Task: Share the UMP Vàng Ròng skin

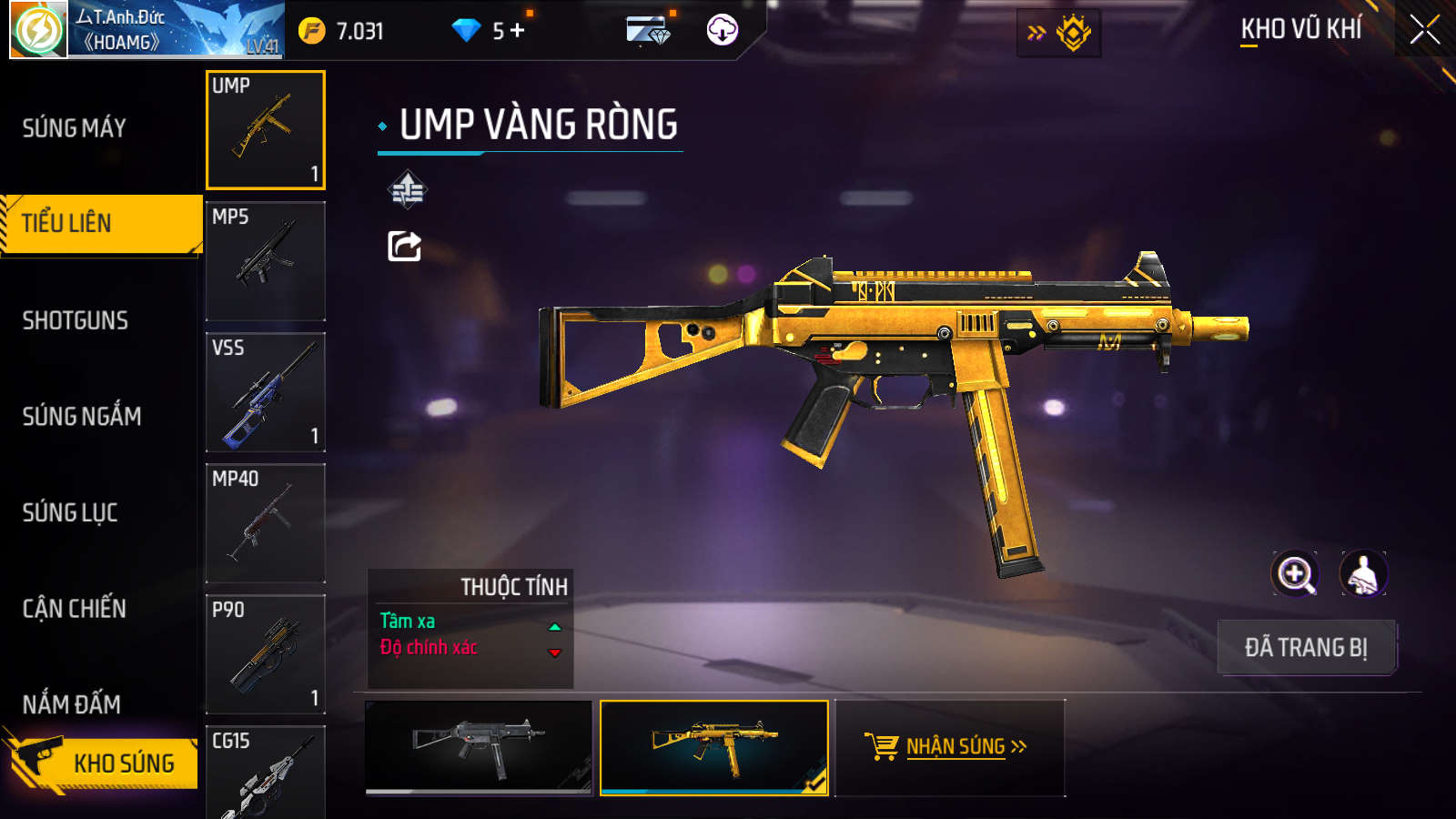Action: 405,246
